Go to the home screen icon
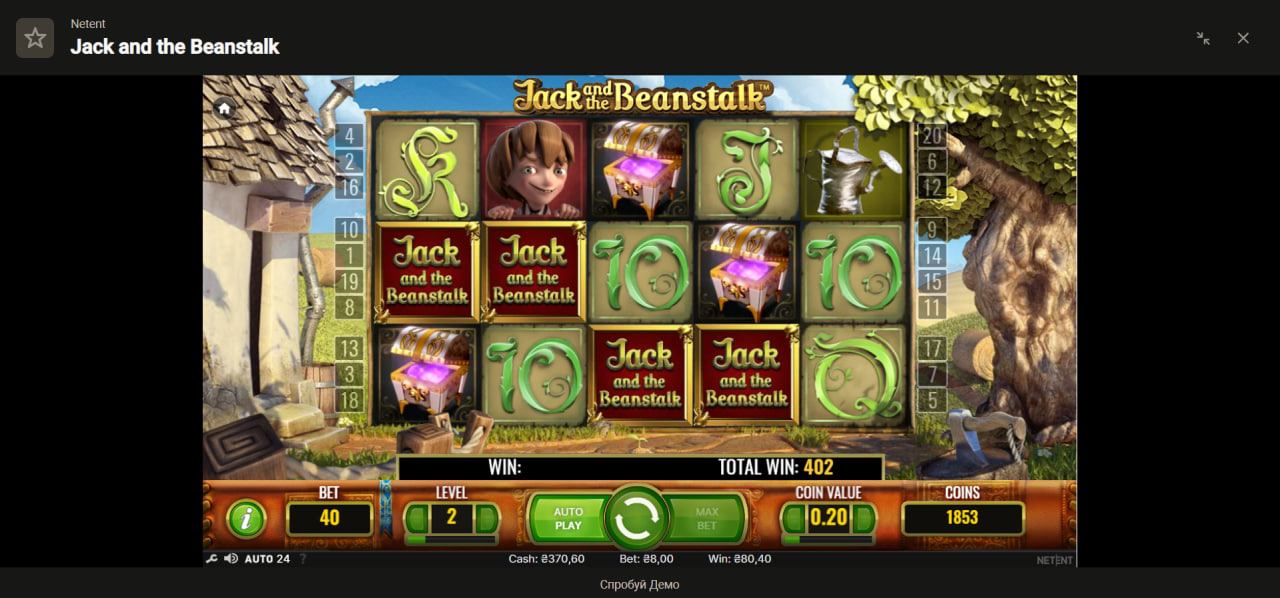The image size is (1280, 598). point(224,109)
